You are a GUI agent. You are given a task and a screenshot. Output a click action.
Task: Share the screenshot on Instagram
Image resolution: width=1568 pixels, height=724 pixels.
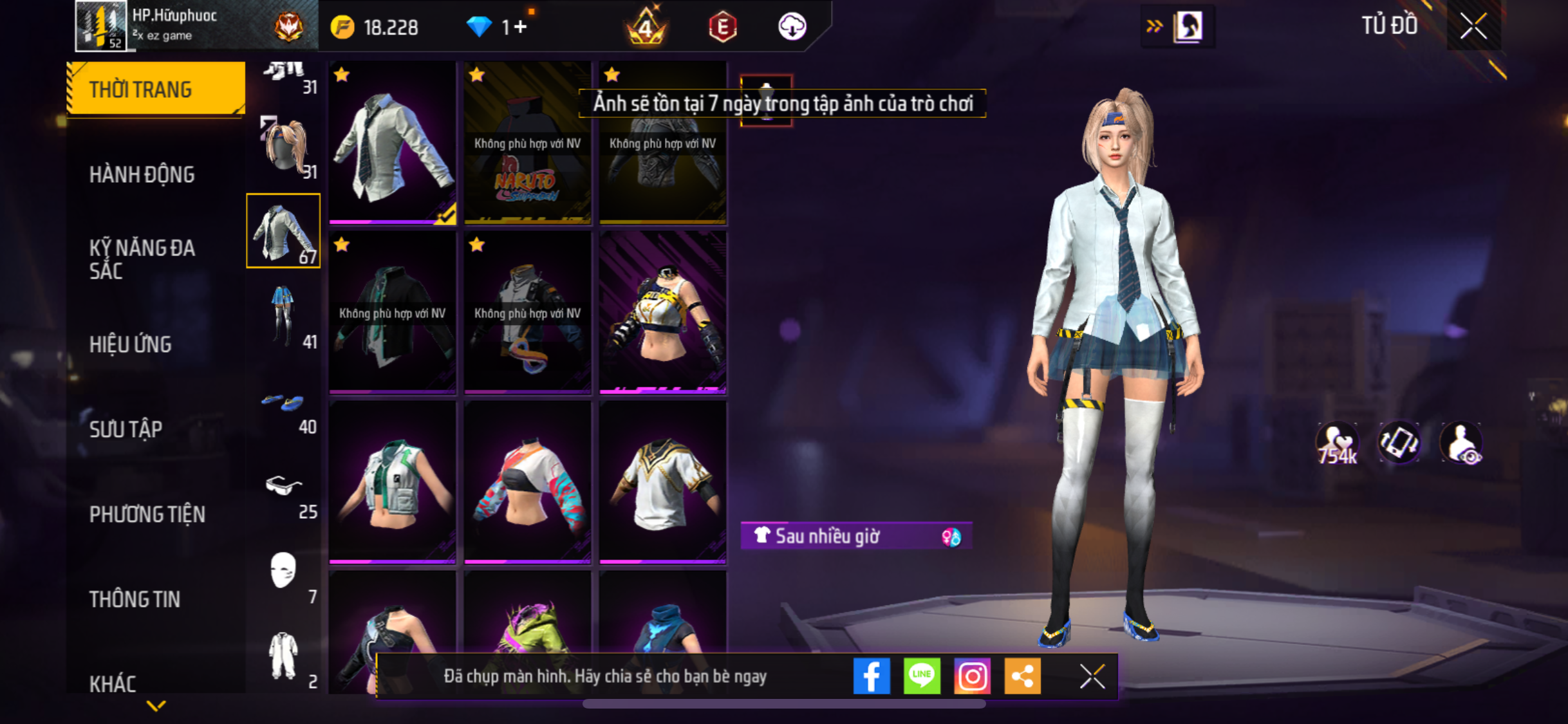point(972,676)
